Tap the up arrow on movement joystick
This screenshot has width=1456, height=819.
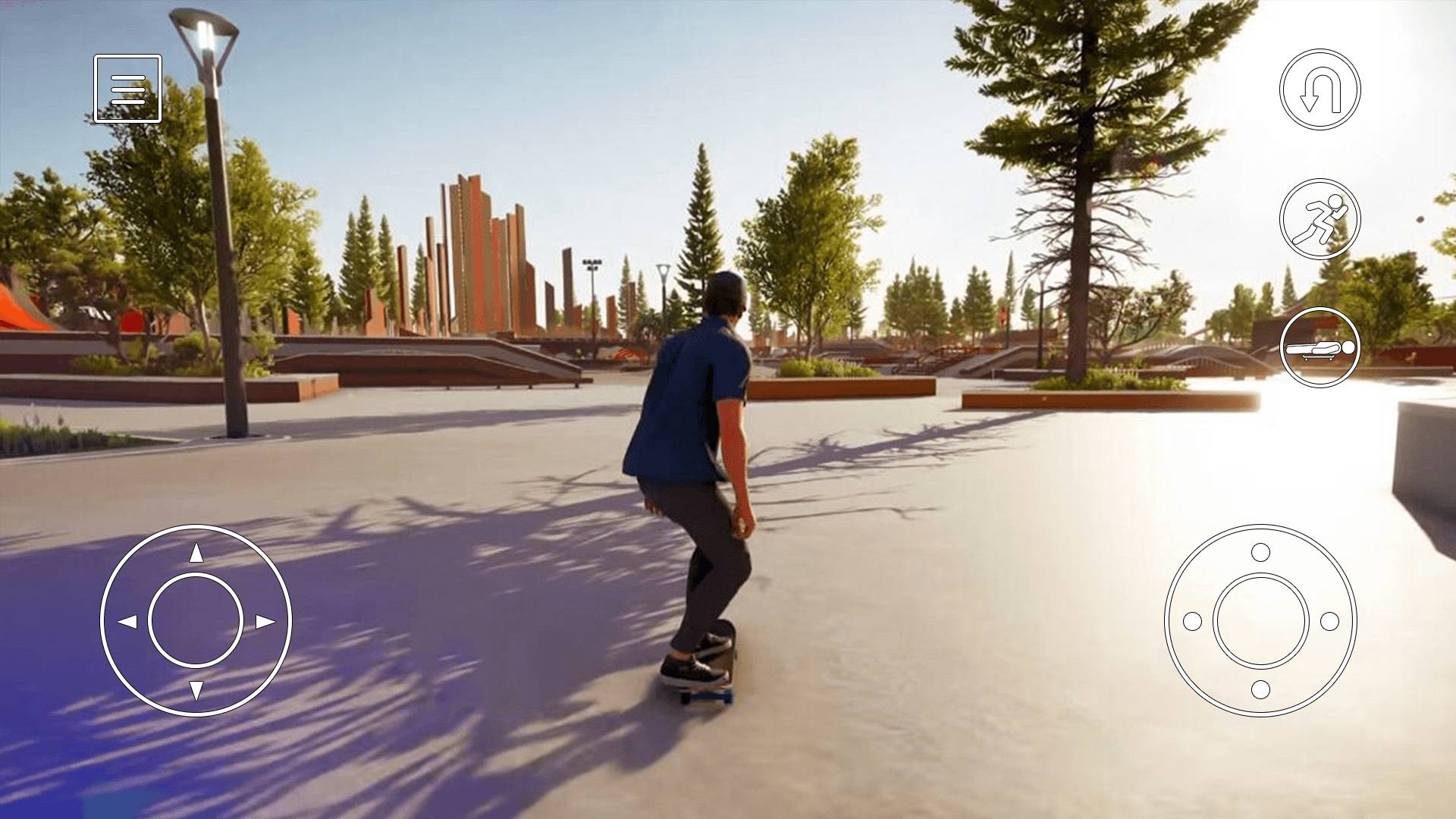196,554
